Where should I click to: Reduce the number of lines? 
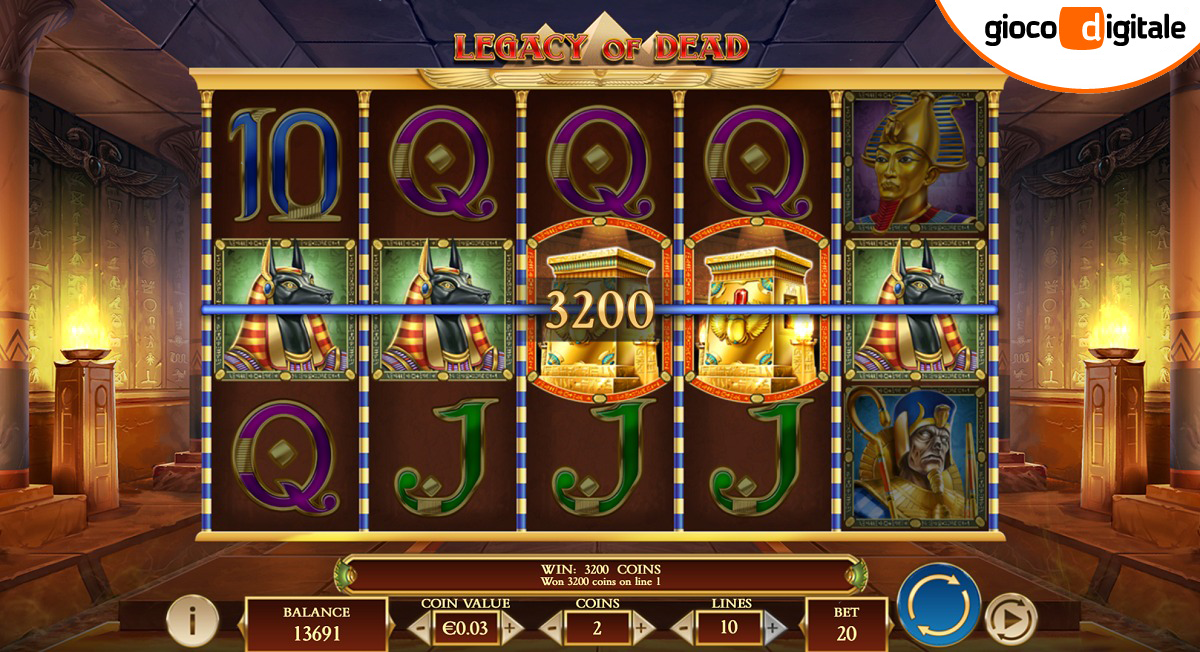[x=684, y=628]
